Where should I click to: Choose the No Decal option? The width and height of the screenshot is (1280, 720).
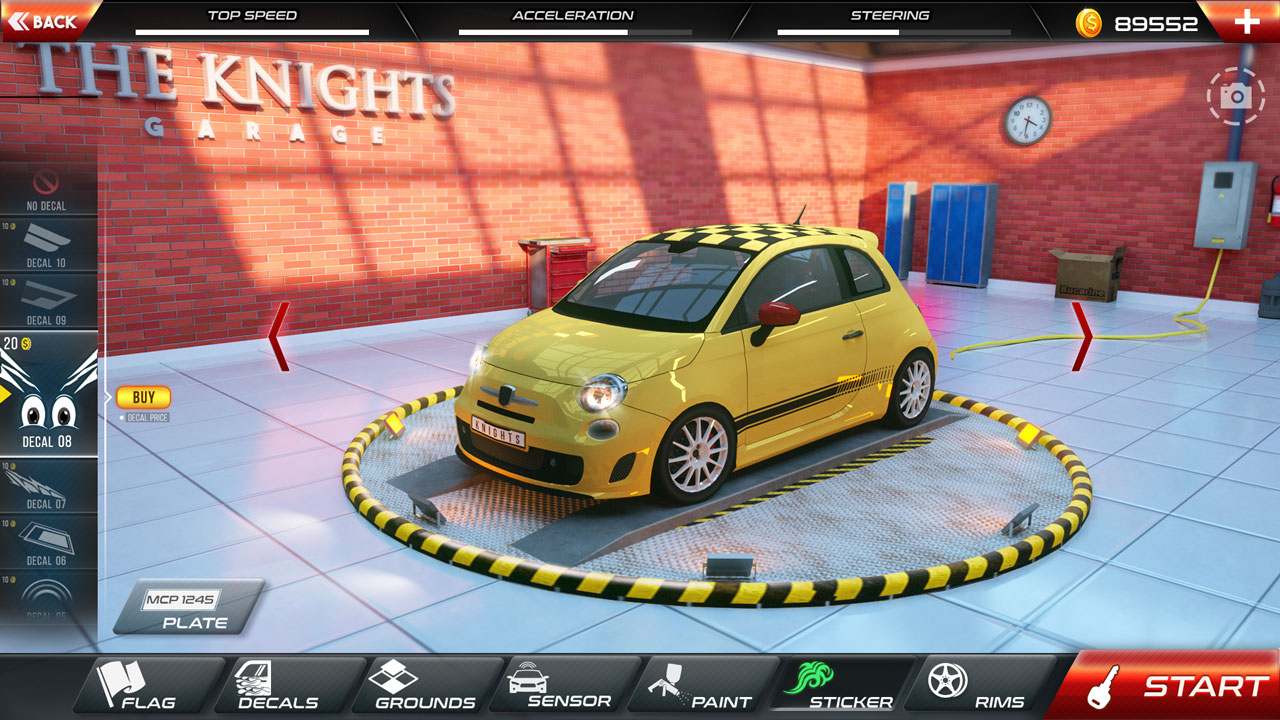[47, 190]
